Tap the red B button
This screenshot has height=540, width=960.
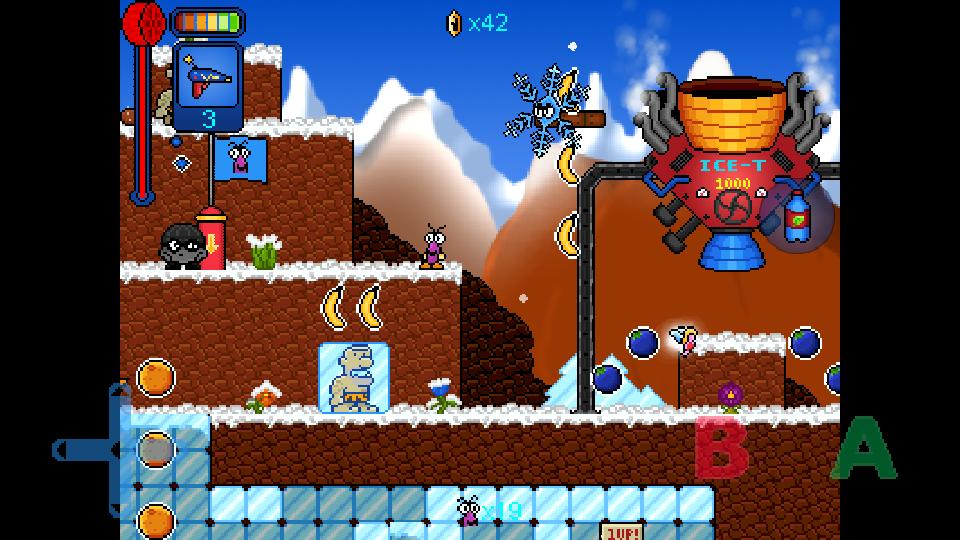pos(722,449)
